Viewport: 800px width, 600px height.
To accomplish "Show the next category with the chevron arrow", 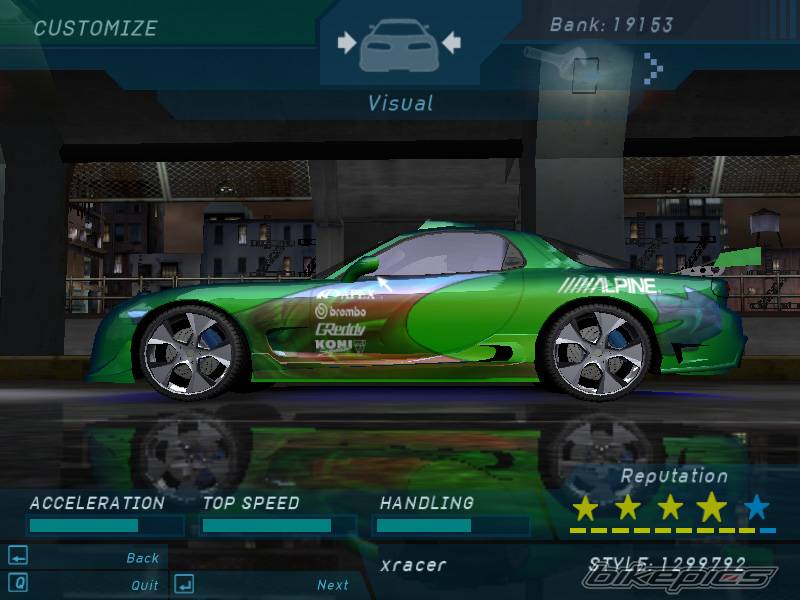I will tap(654, 67).
